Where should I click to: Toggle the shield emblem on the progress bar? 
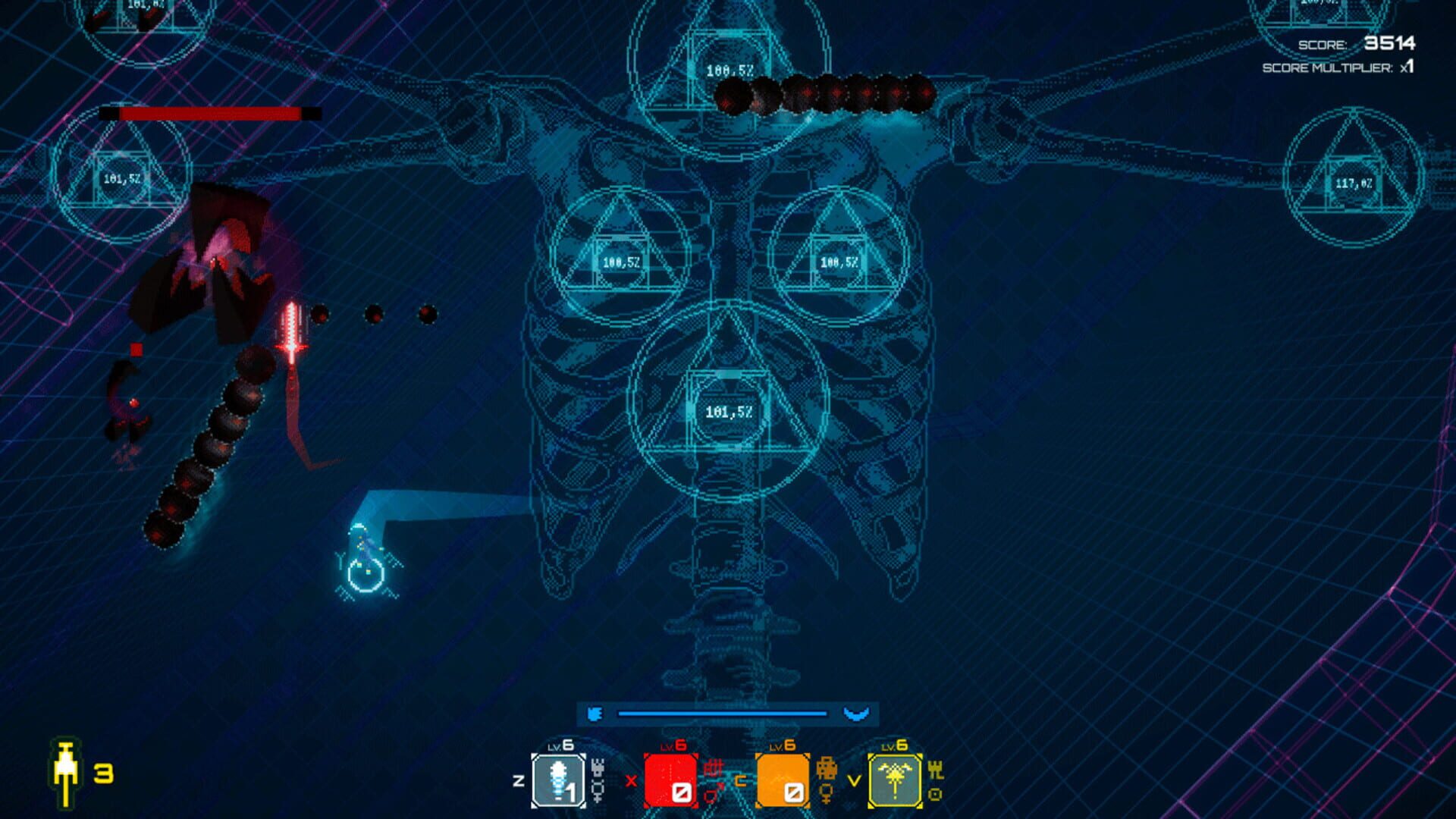point(596,713)
